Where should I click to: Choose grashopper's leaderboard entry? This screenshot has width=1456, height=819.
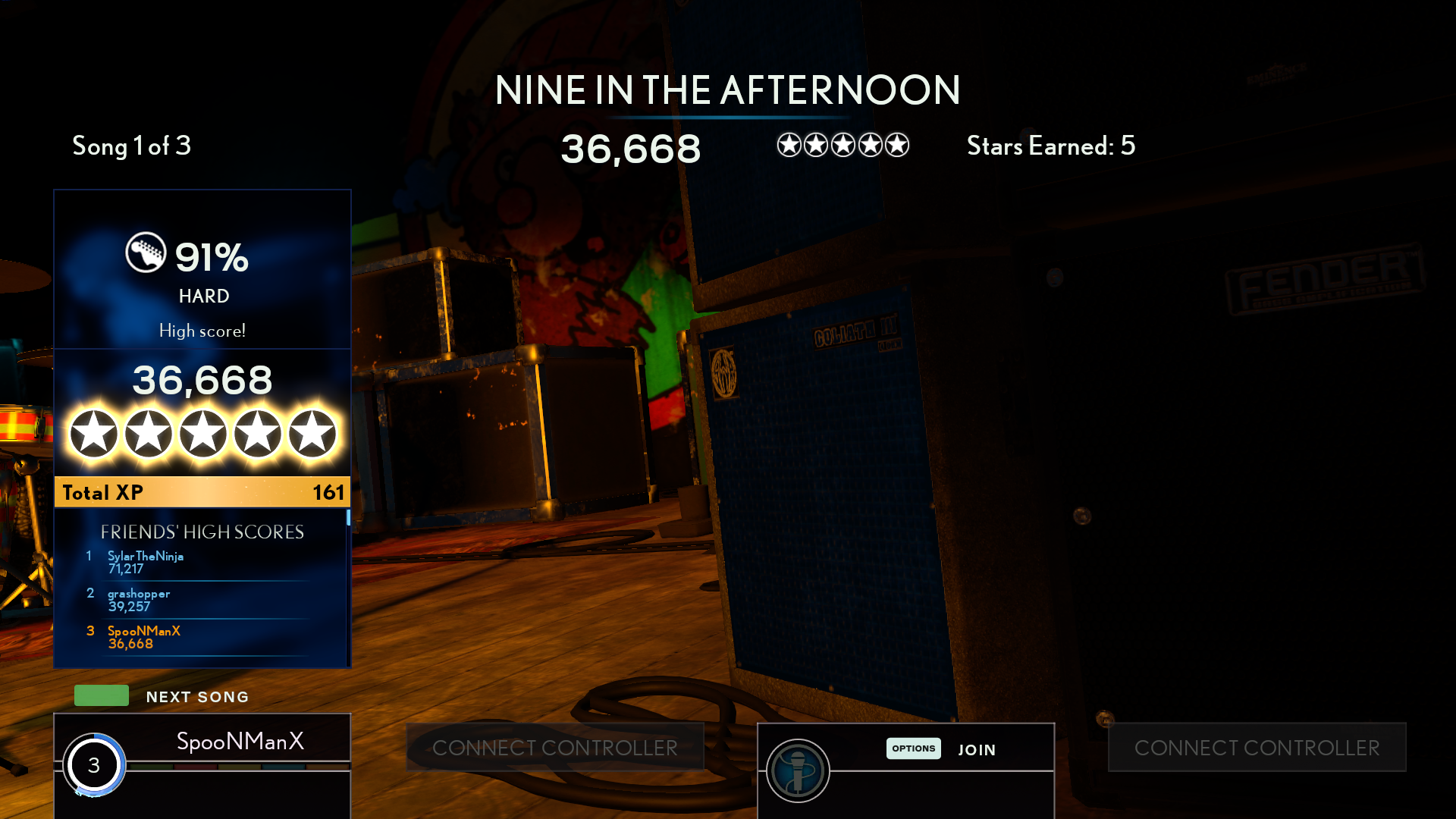(197, 600)
